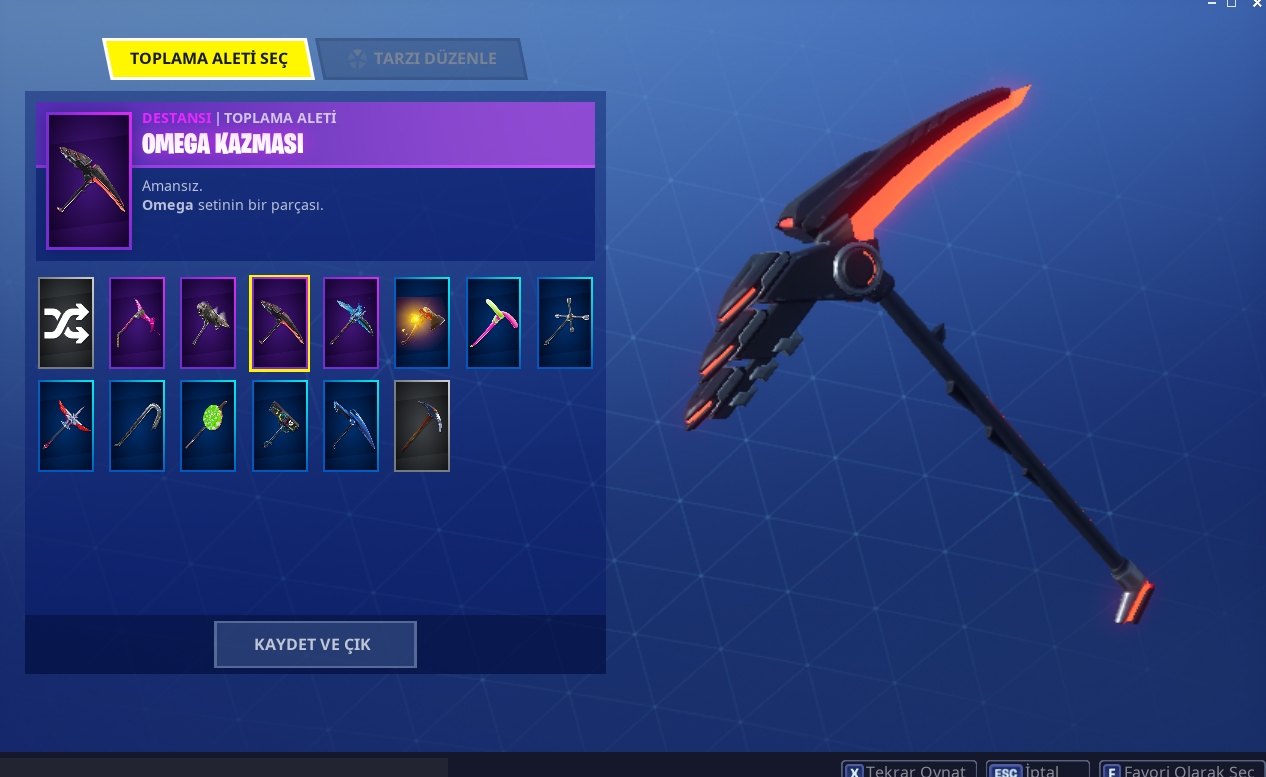The image size is (1266, 777).
Task: Minimize the game window
Action: (1211, 4)
